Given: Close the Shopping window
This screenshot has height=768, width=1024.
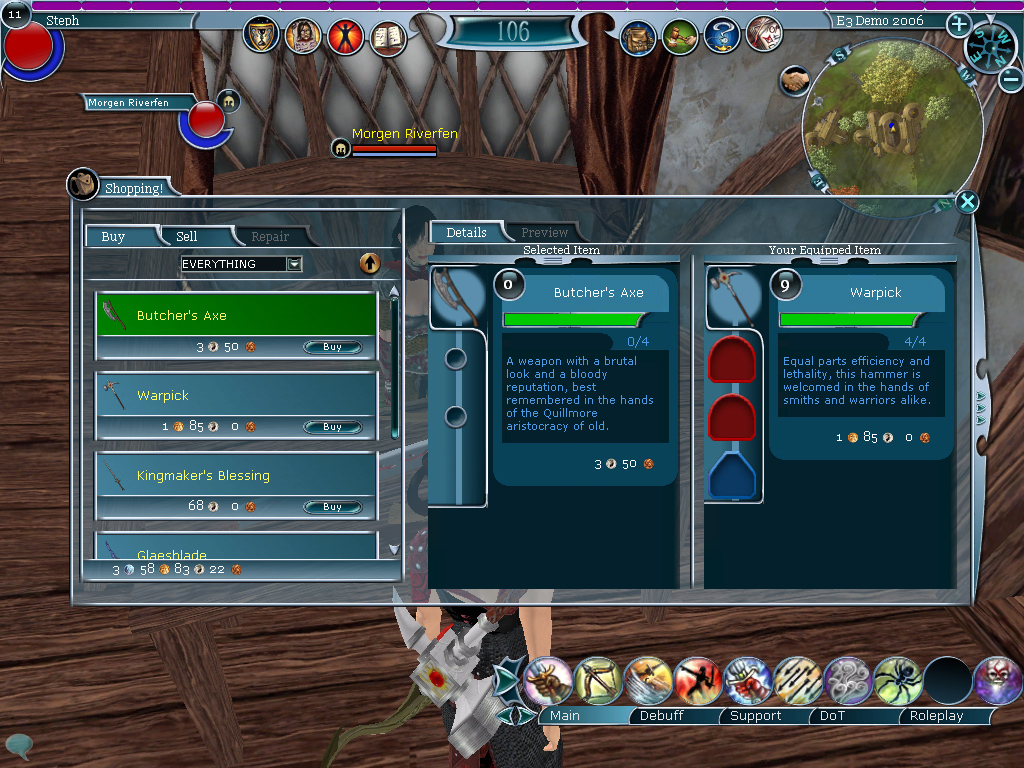Looking at the screenshot, I should [967, 203].
